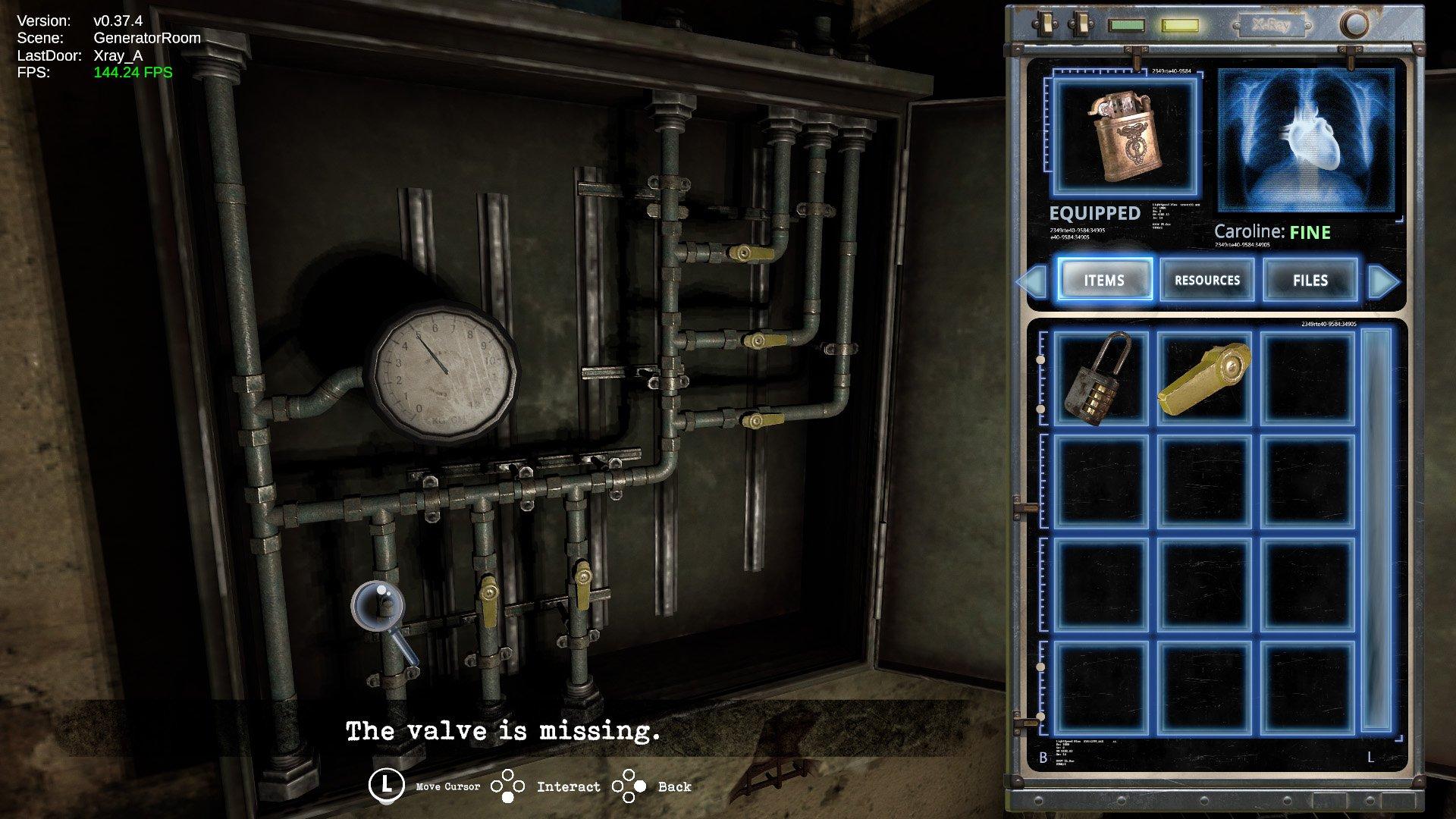This screenshot has height=819, width=1456.
Task: Select the equipped lighter slot
Action: coord(1125,138)
